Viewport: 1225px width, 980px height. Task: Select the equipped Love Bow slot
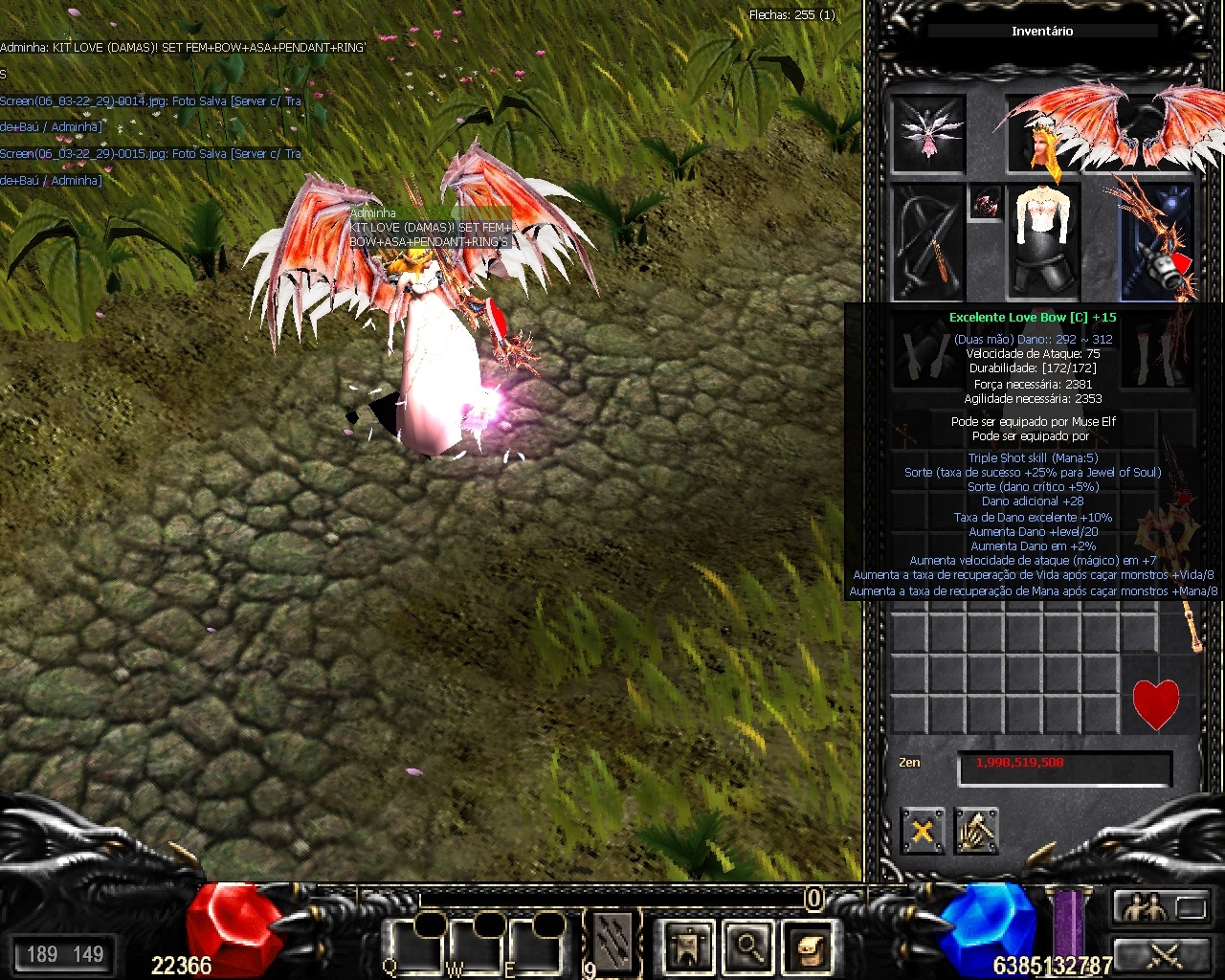coord(1156,241)
